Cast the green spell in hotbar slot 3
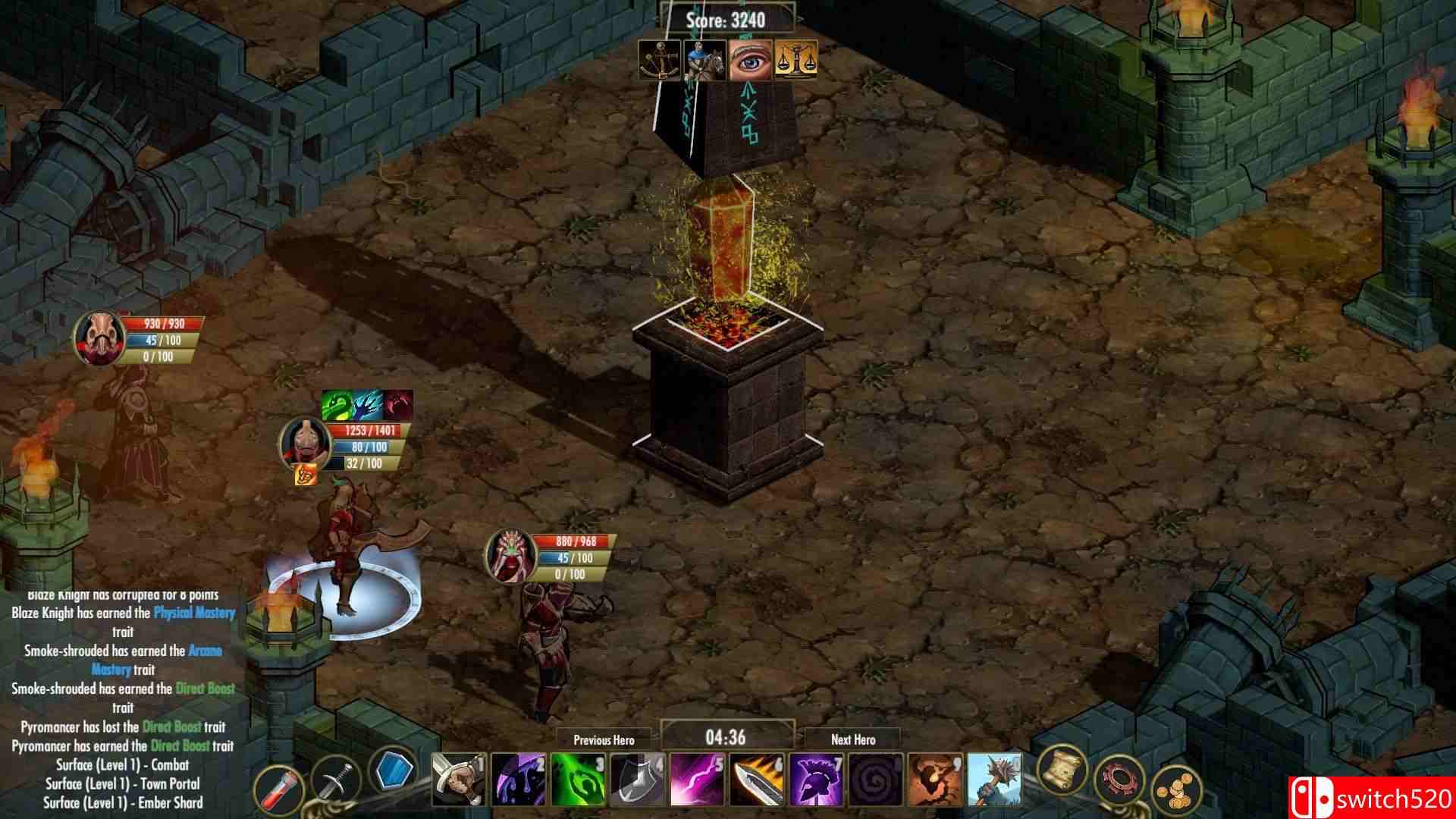 [577, 781]
